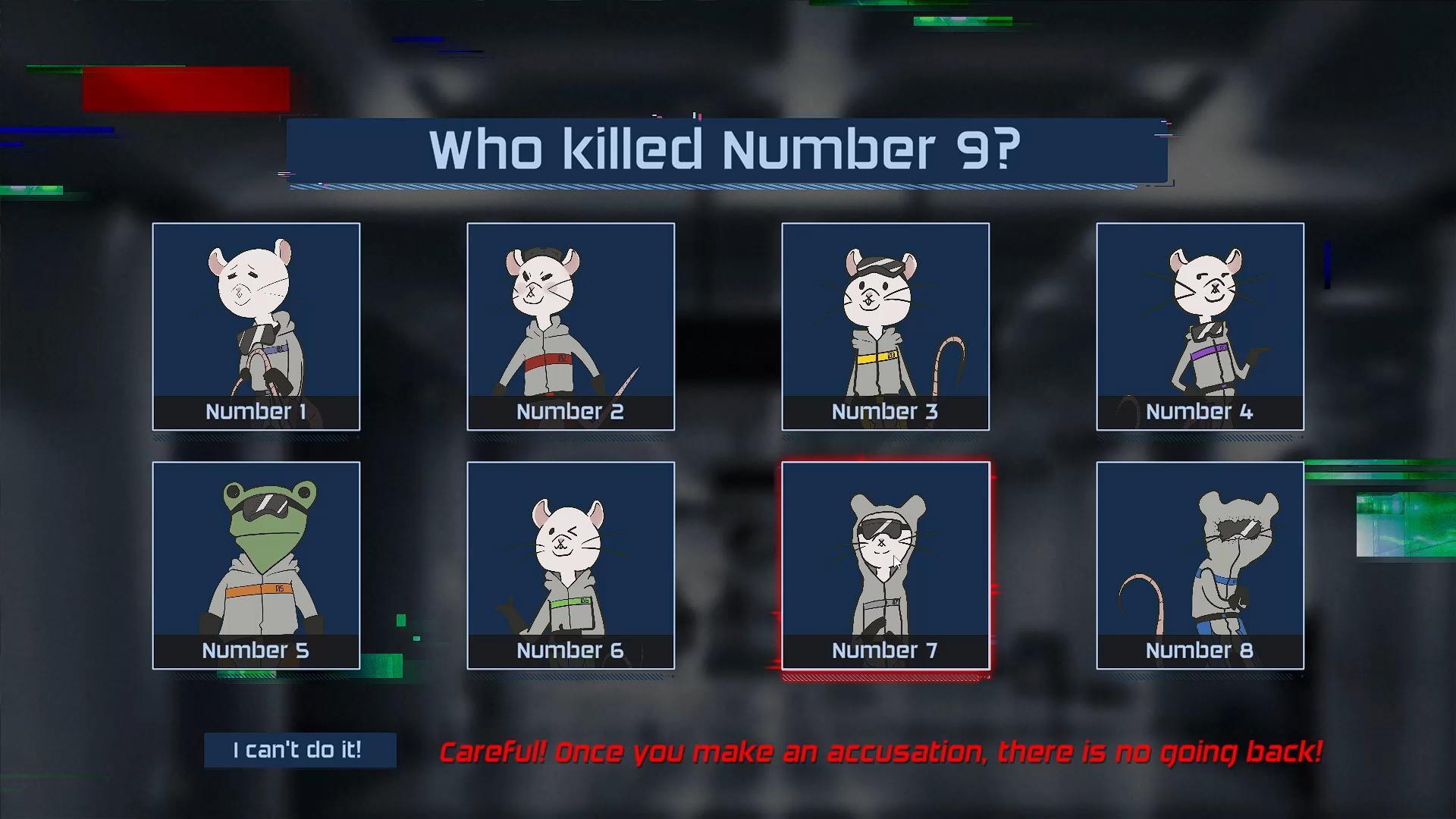
Task: Click the Number 4 caption bar
Action: coord(1200,412)
